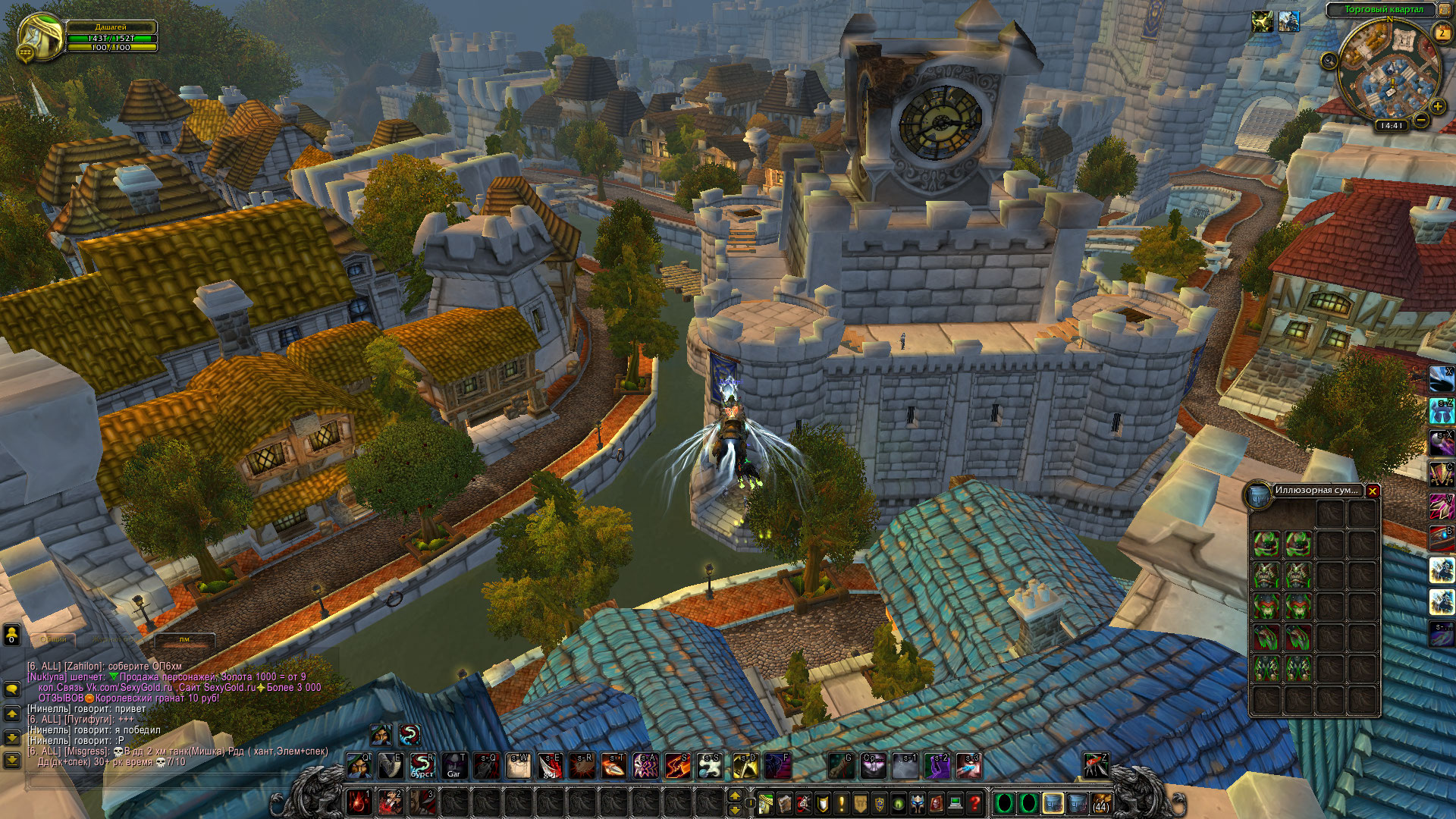Image resolution: width=1456 pixels, height=819 pixels.
Task: Open the backpack showing 44 free slots
Action: pyautogui.click(x=1100, y=802)
